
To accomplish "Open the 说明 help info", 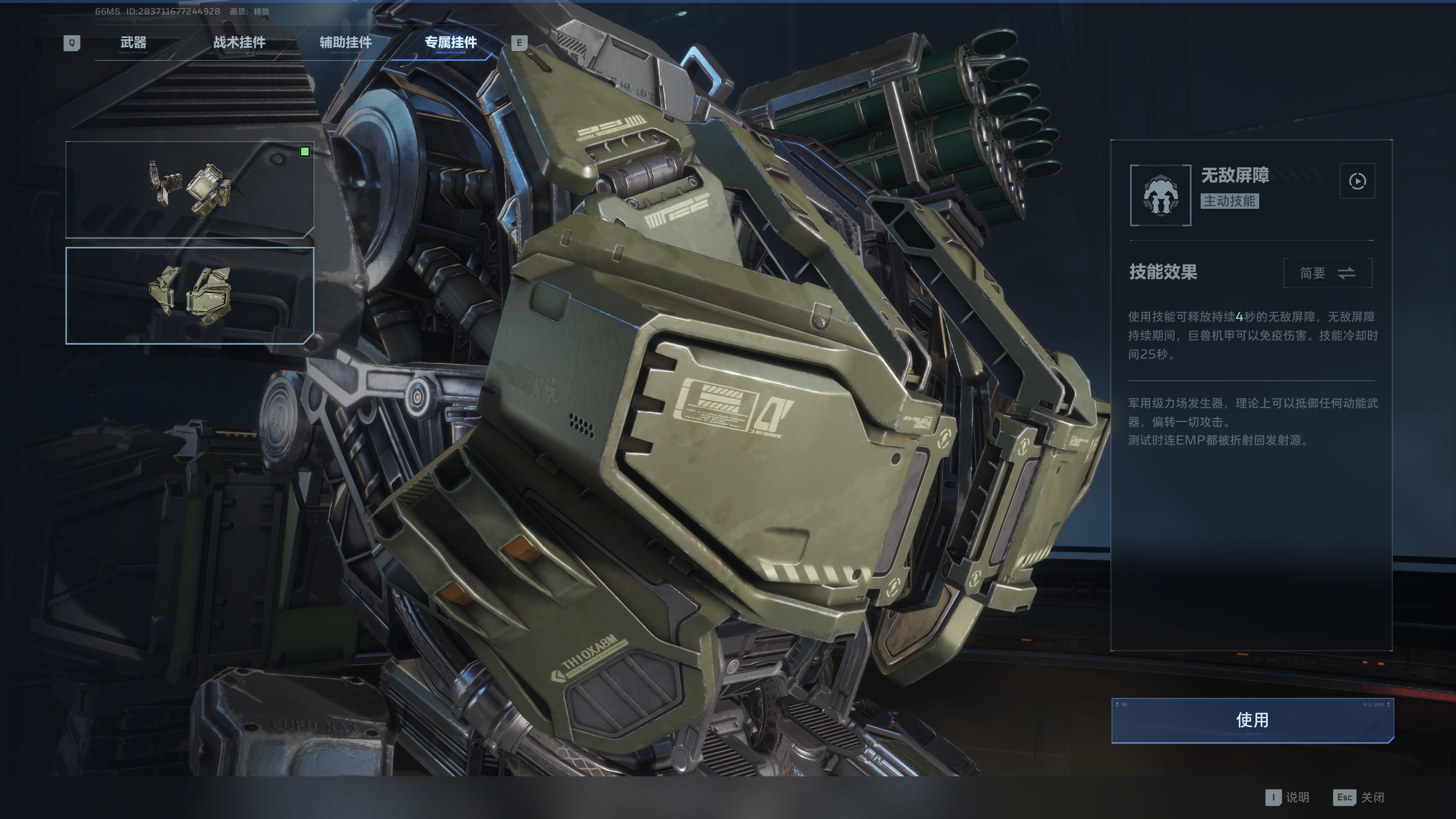I will point(1288,797).
